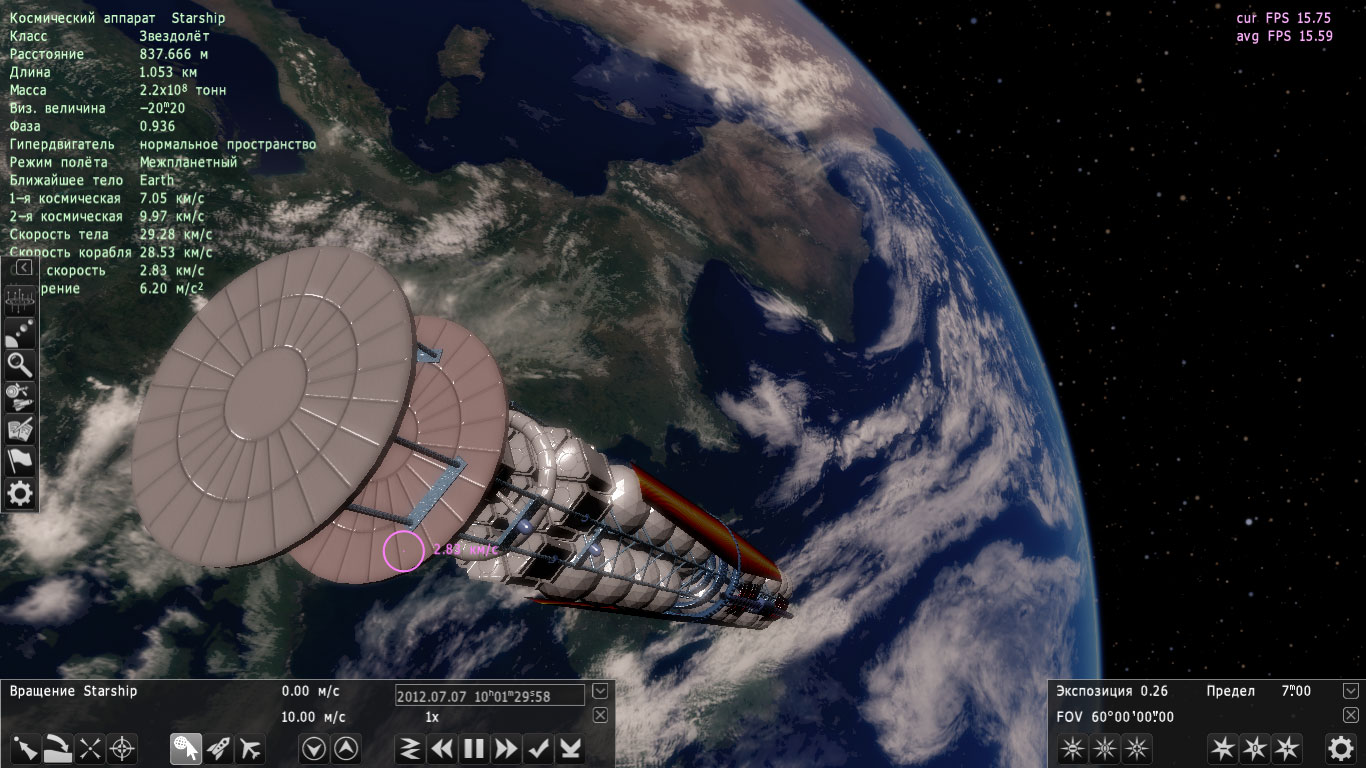Pause the time simulation

[x=474, y=748]
